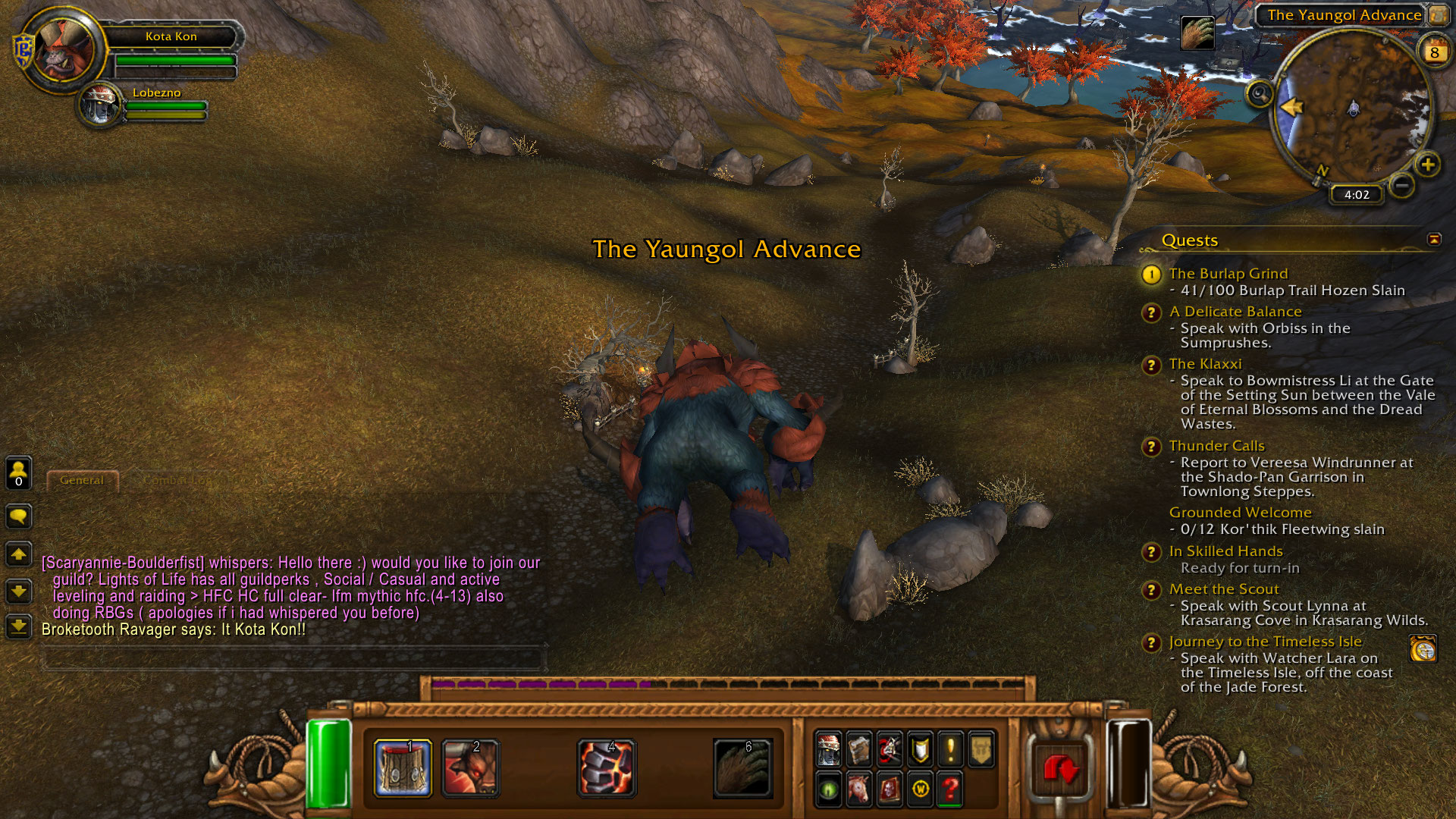Open the chat speech bubble menu

pos(18,517)
